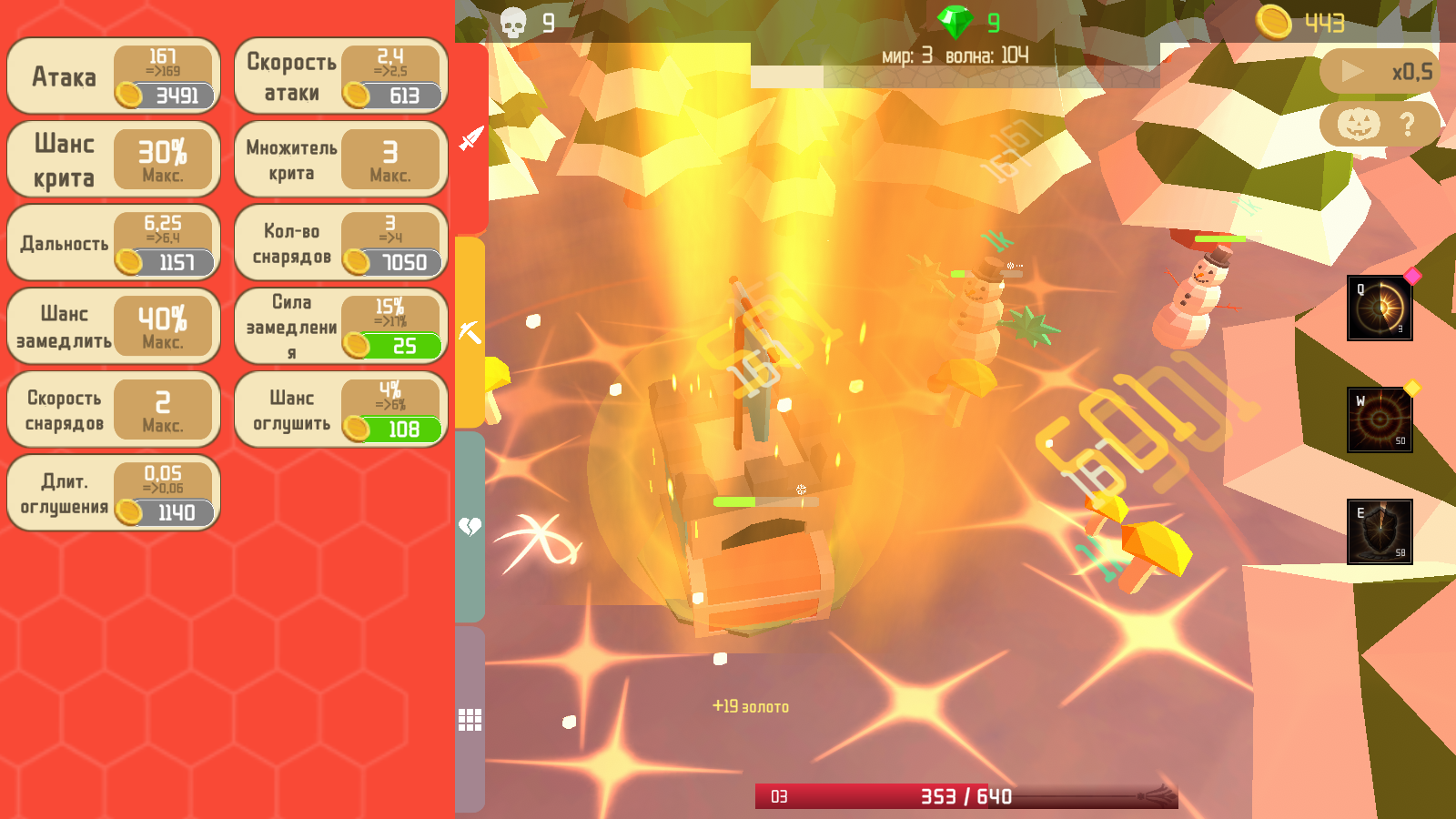This screenshot has width=1456, height=819.
Task: Click the broken heart sidebar icon
Action: tap(469, 528)
